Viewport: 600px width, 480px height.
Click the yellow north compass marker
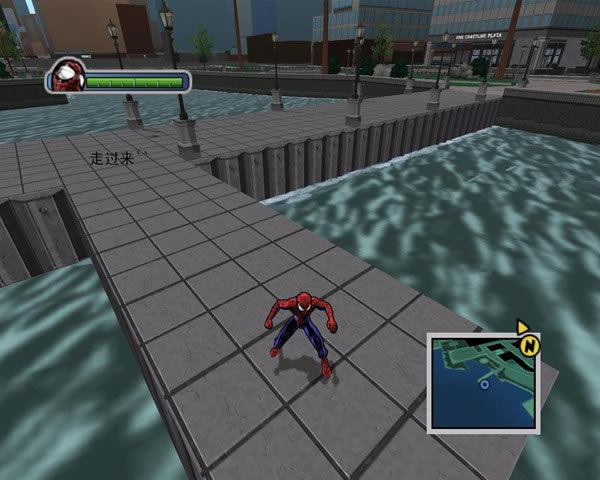(527, 346)
